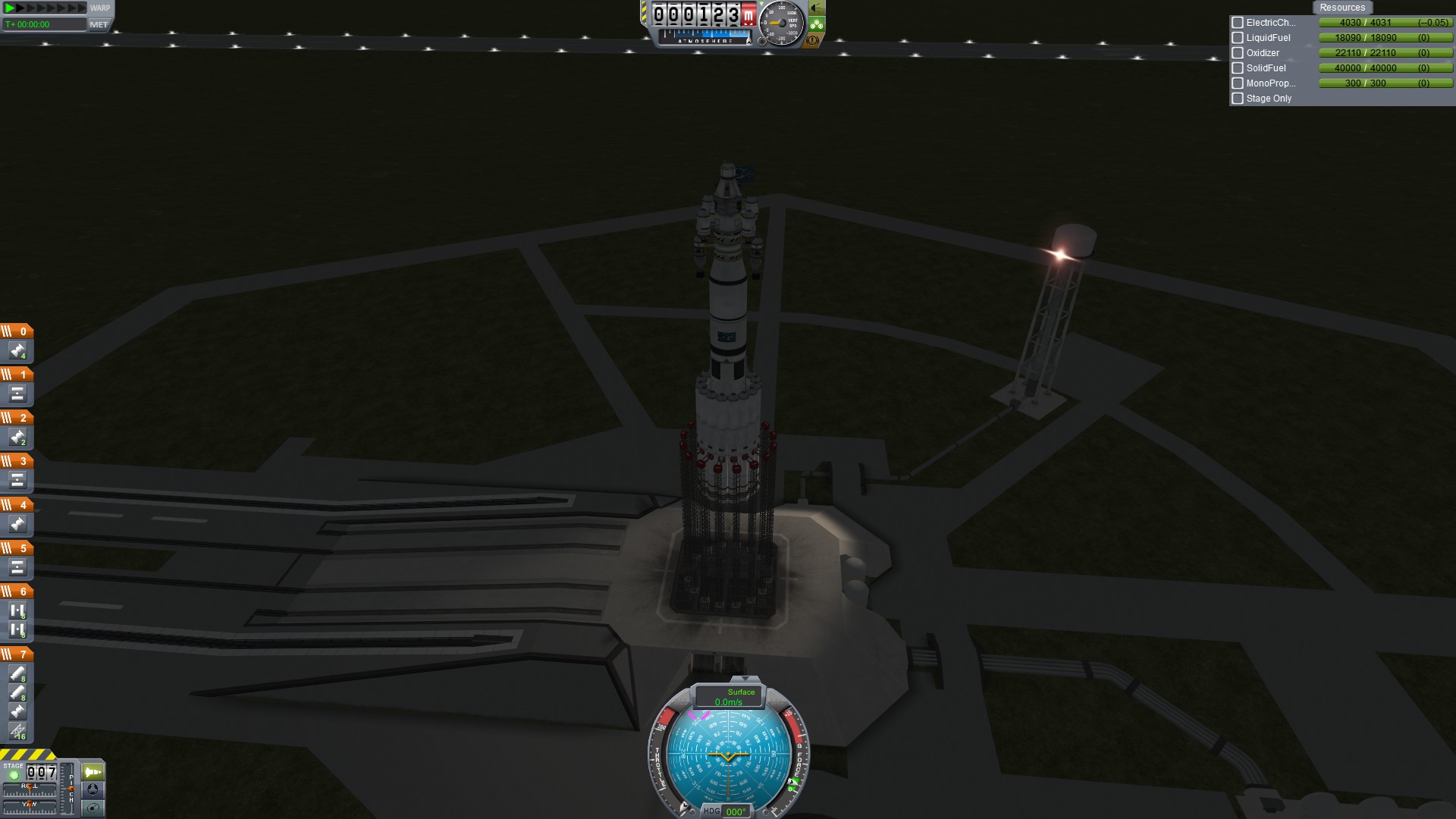
Task: Click the Surface speed mode readout
Action: pos(729,697)
